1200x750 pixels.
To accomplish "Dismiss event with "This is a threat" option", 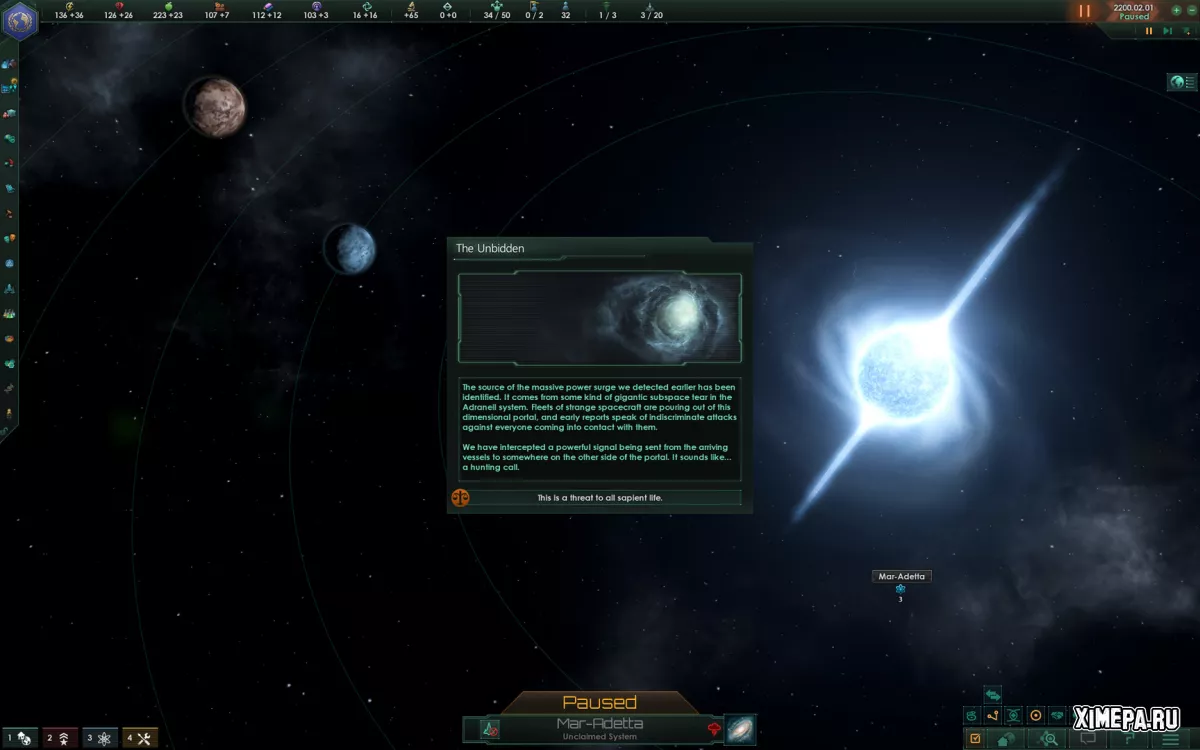I will (x=600, y=497).
